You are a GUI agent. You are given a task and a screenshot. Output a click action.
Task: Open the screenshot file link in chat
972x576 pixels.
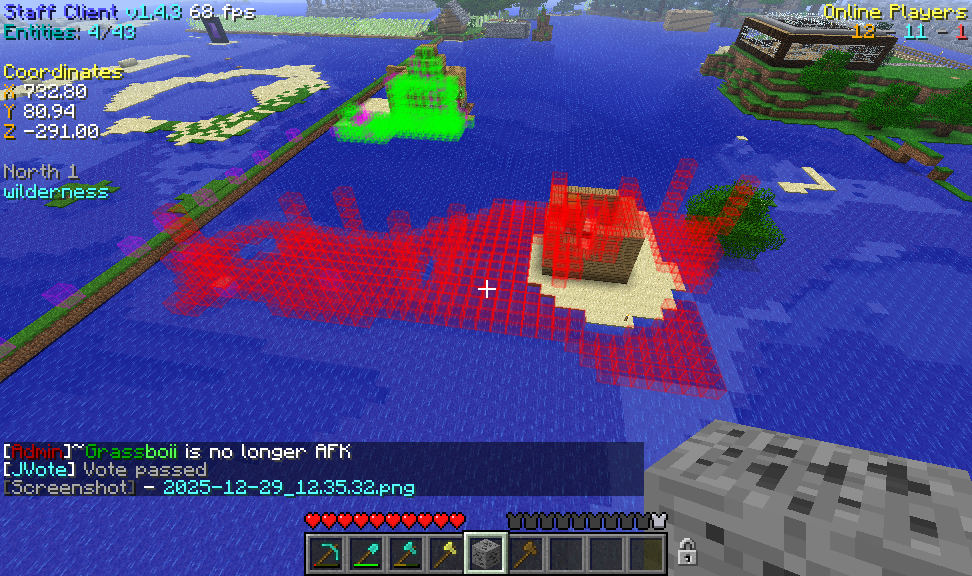[288, 487]
